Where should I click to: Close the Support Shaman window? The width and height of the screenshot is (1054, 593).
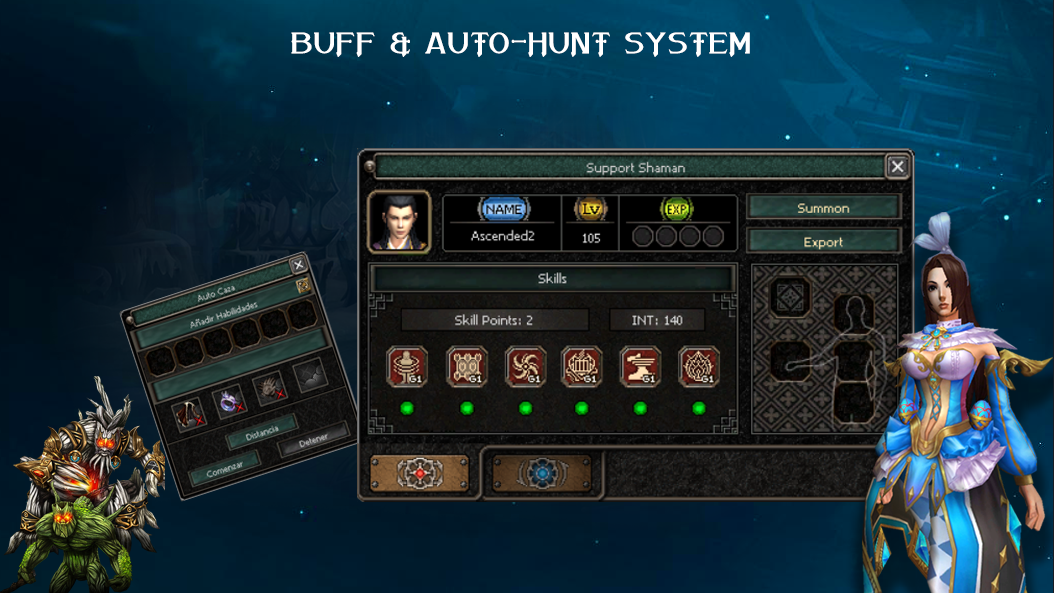tap(897, 167)
